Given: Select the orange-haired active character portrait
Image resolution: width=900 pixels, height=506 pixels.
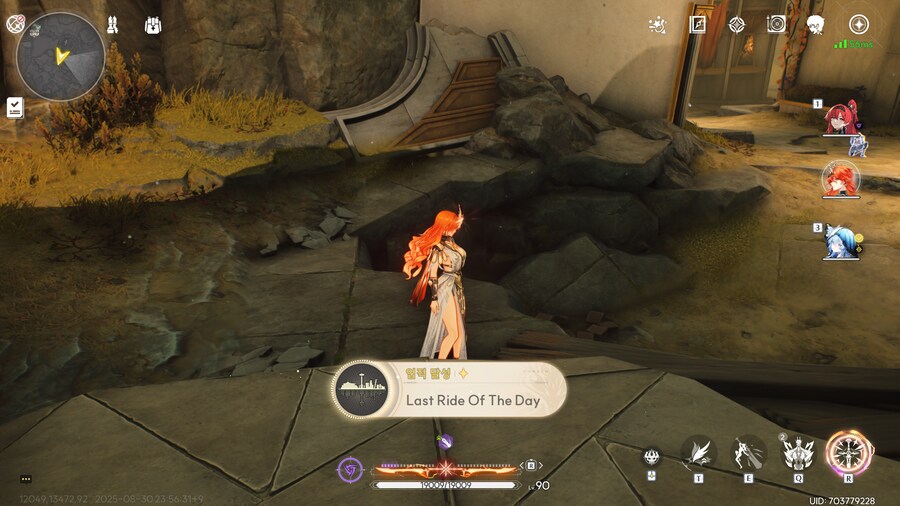Looking at the screenshot, I should pos(840,180).
